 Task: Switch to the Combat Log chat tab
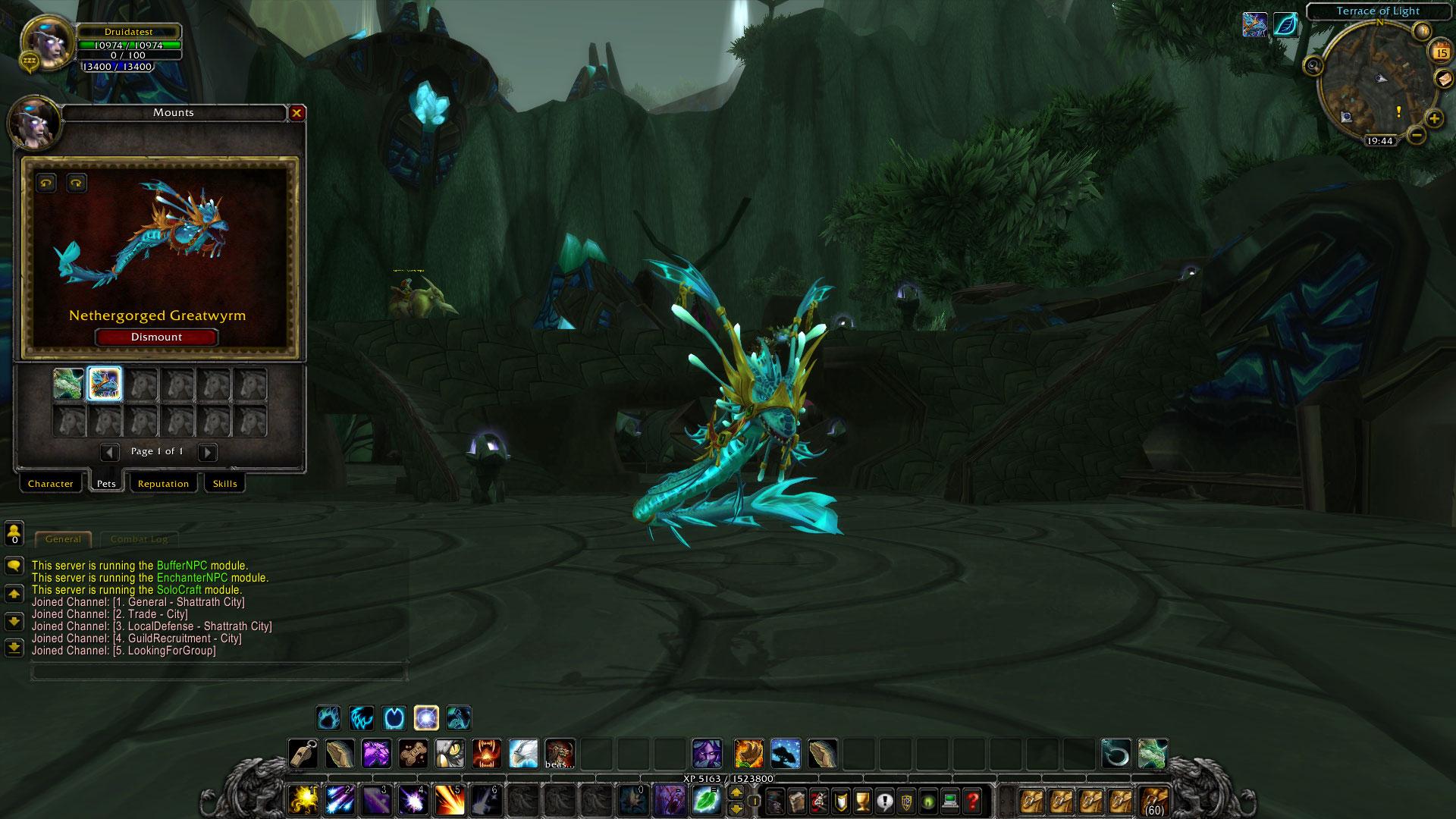coord(140,539)
